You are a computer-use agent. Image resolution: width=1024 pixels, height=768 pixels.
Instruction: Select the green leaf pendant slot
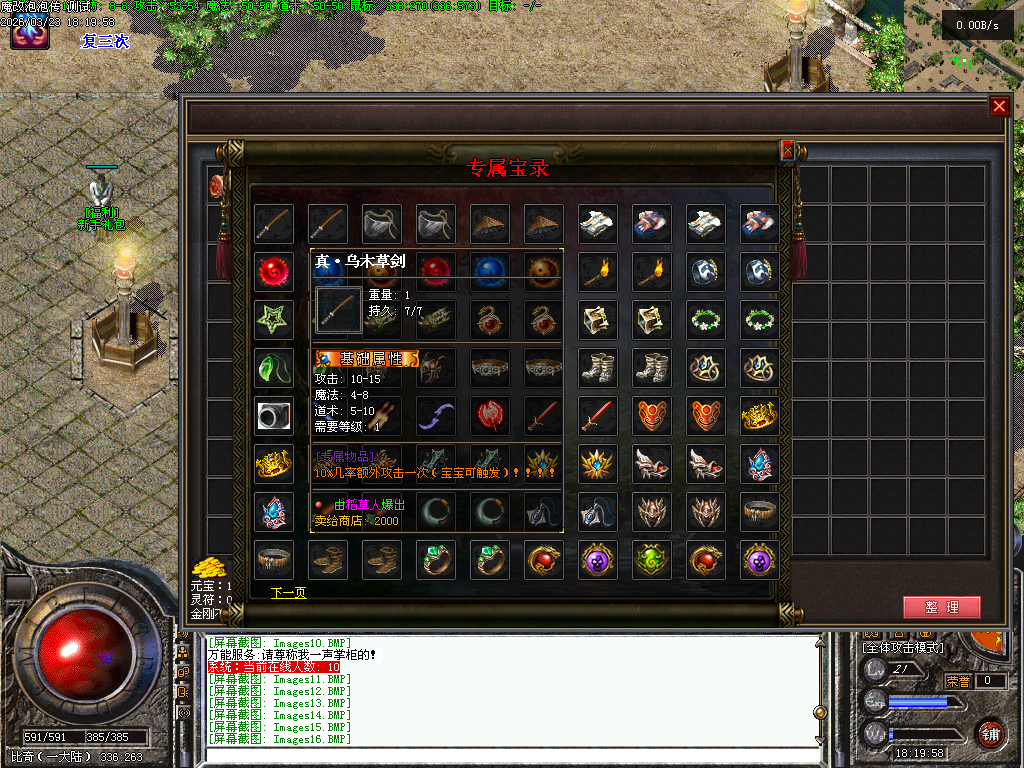[273, 367]
